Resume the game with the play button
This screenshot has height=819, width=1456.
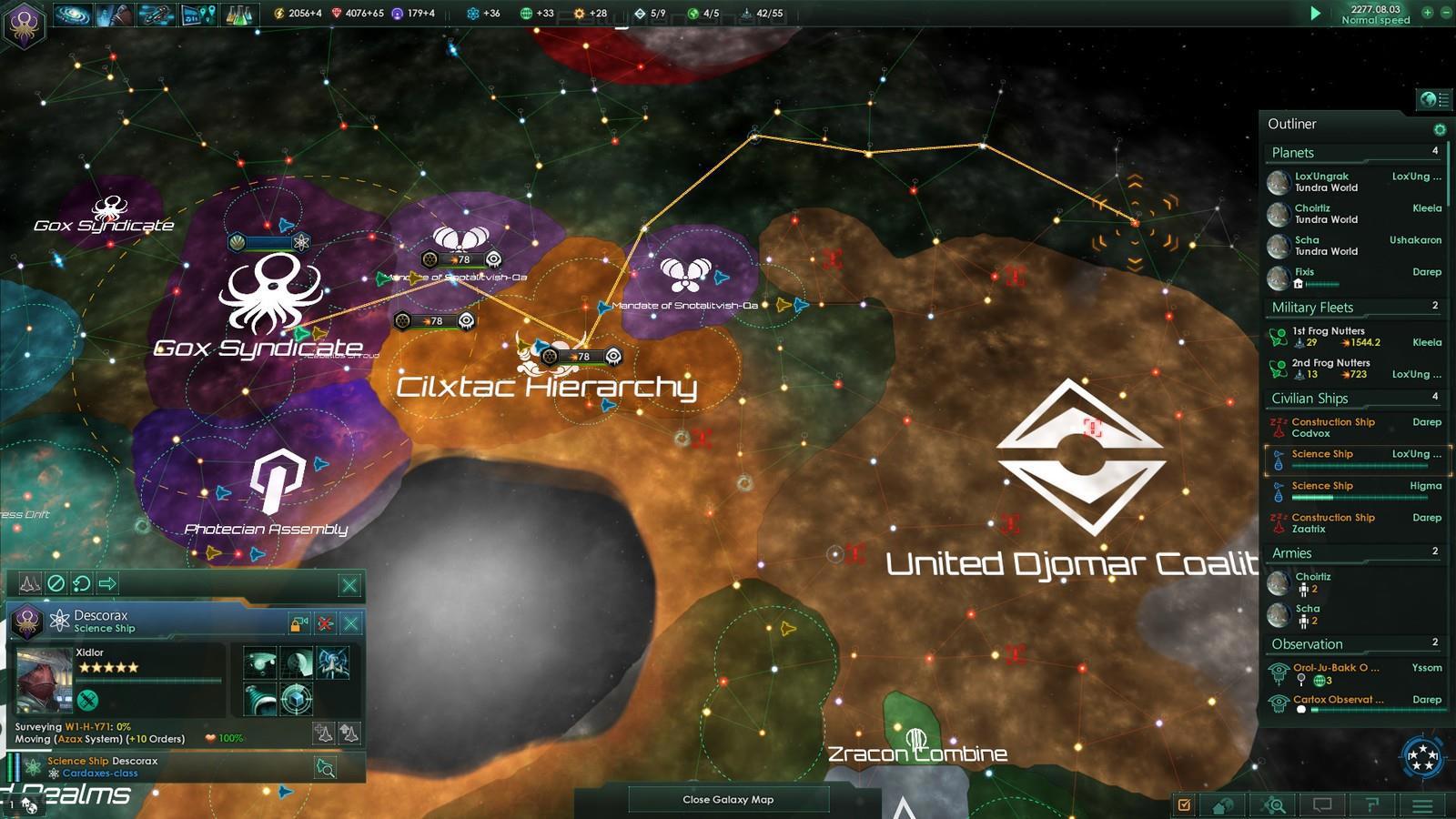pyautogui.click(x=1315, y=14)
